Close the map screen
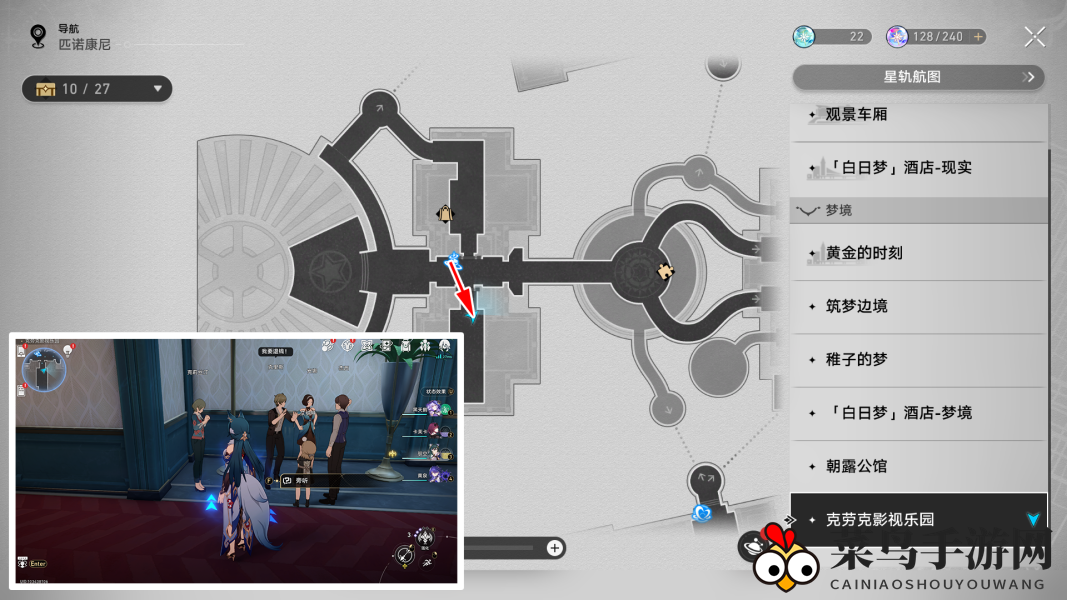The image size is (1067, 600). pyautogui.click(x=1034, y=38)
